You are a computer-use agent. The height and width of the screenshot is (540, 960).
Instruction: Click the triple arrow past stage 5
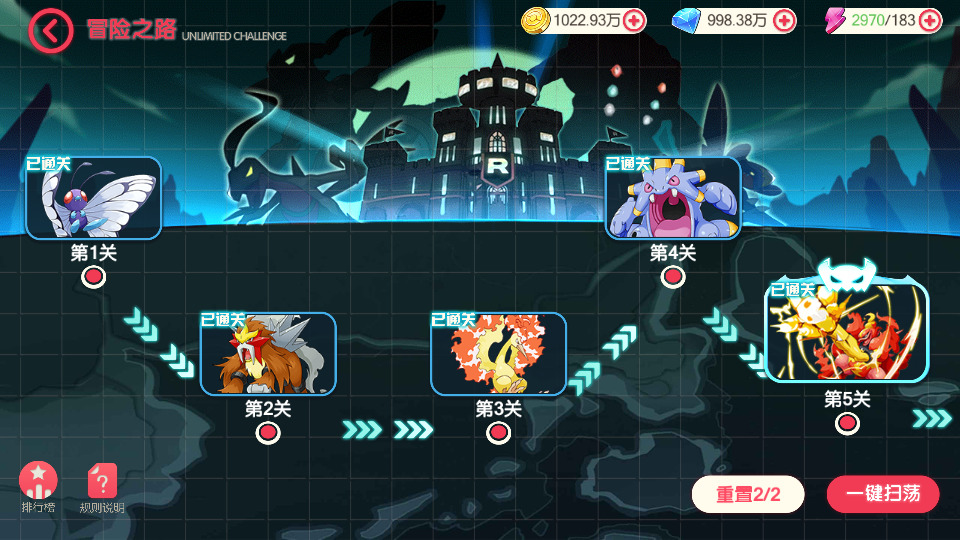pos(932,418)
